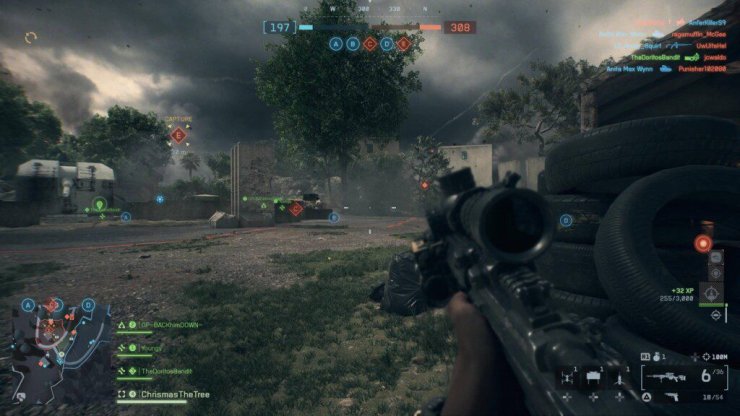Select squadmate TheDoritosBandit in squad list
The height and width of the screenshot is (416, 740).
[163, 370]
